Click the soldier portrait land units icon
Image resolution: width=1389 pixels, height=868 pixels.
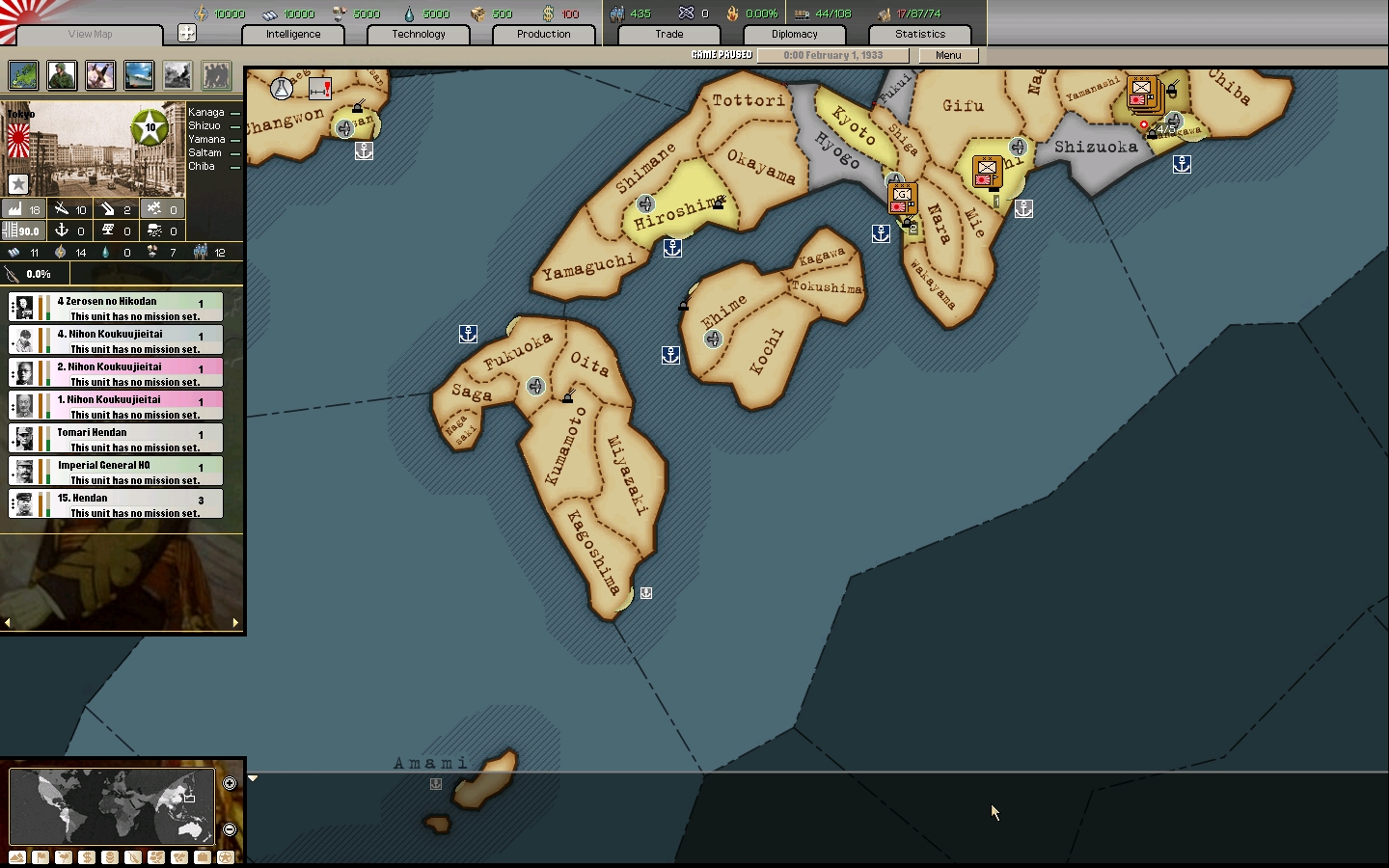pyautogui.click(x=62, y=75)
